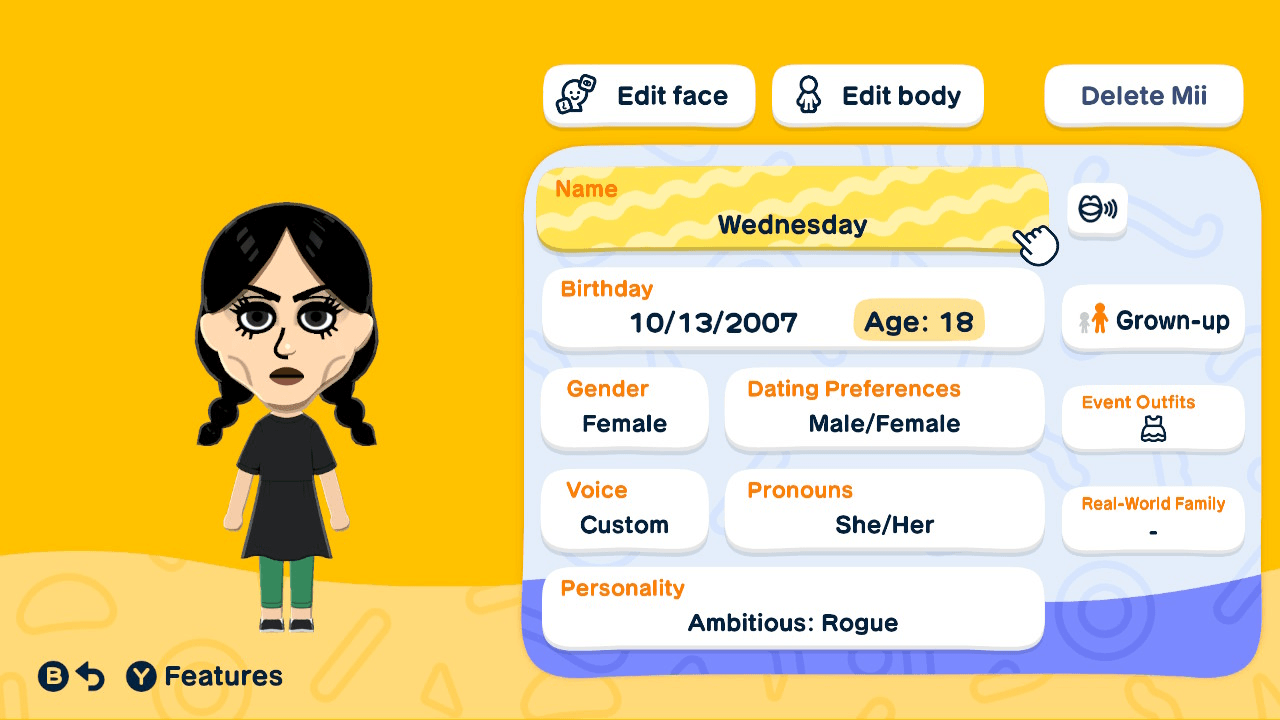Viewport: 1280px width, 720px height.
Task: Click the Age: 18 badge
Action: (918, 321)
